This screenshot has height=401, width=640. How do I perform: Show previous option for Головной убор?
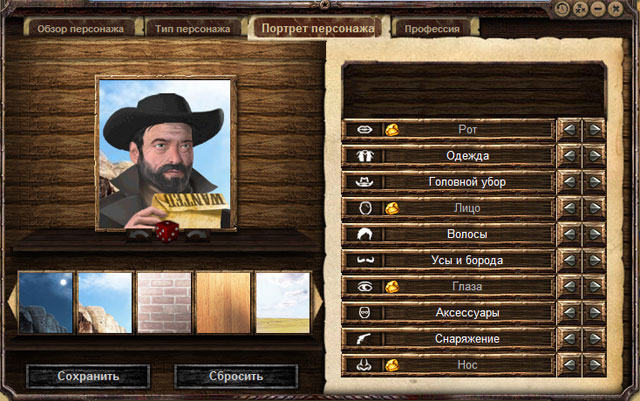click(x=568, y=182)
